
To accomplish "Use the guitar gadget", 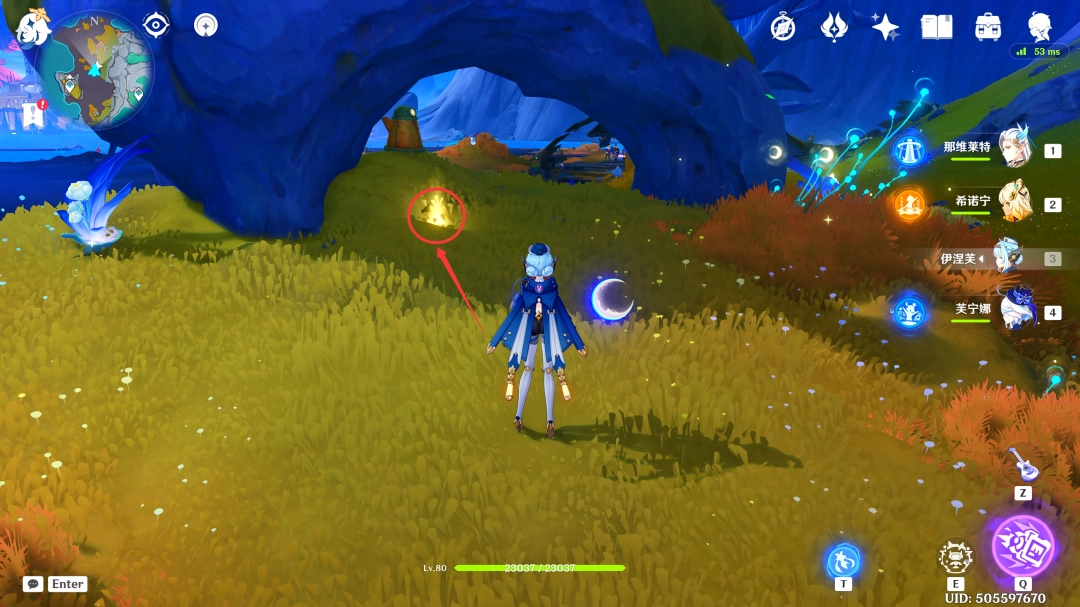I will 1022,464.
